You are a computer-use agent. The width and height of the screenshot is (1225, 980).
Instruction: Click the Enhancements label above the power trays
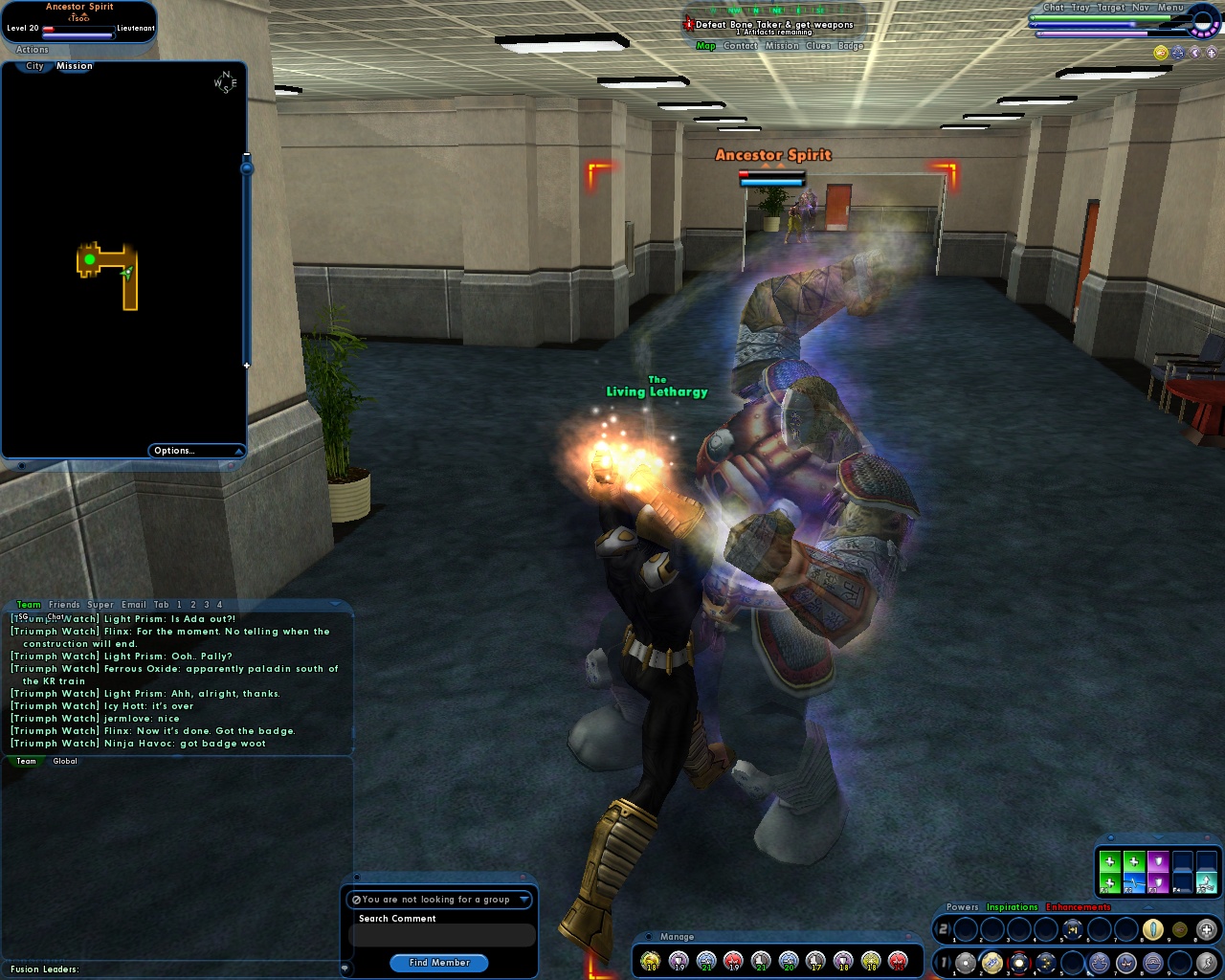click(x=1079, y=906)
